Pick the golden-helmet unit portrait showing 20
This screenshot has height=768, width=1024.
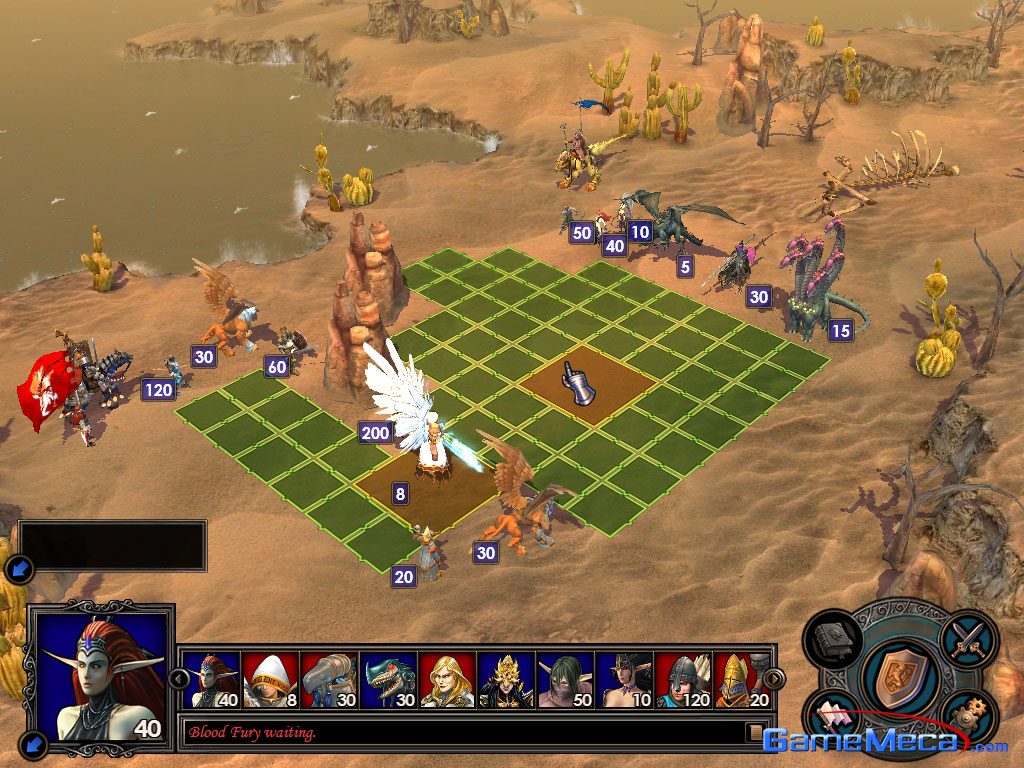[740, 680]
